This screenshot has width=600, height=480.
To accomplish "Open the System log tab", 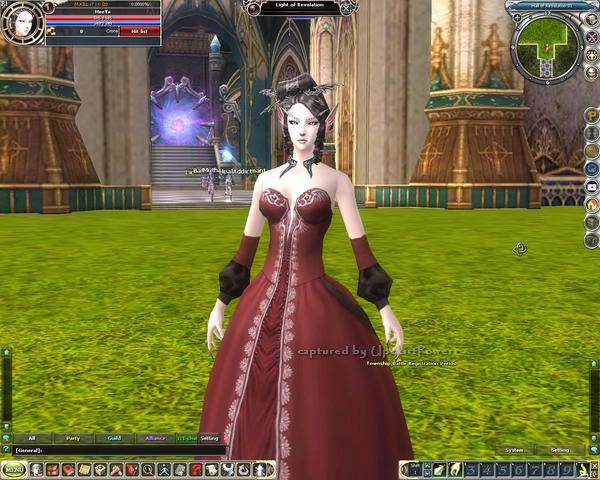I will click(513, 450).
